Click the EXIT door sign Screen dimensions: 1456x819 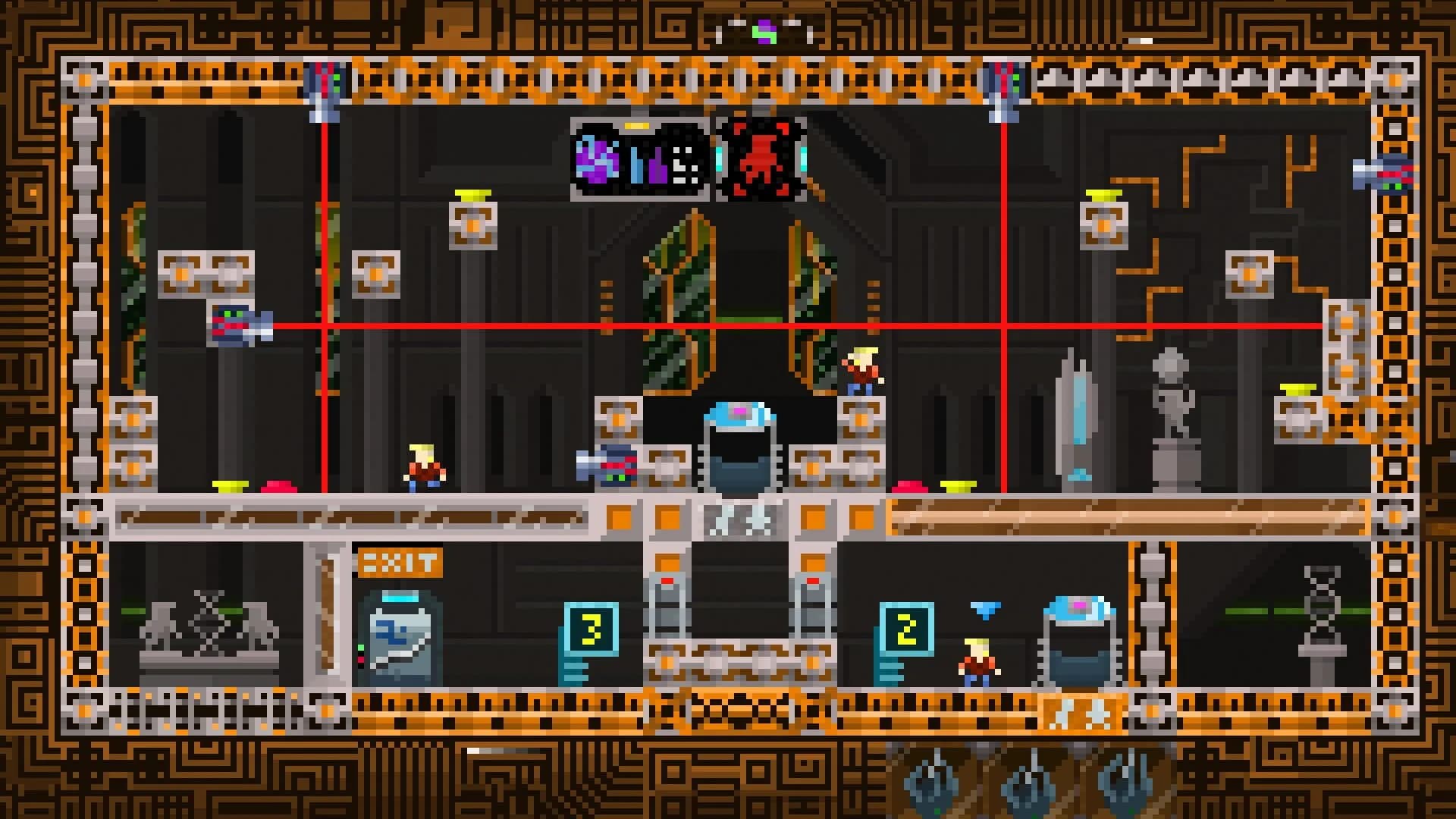(402, 561)
